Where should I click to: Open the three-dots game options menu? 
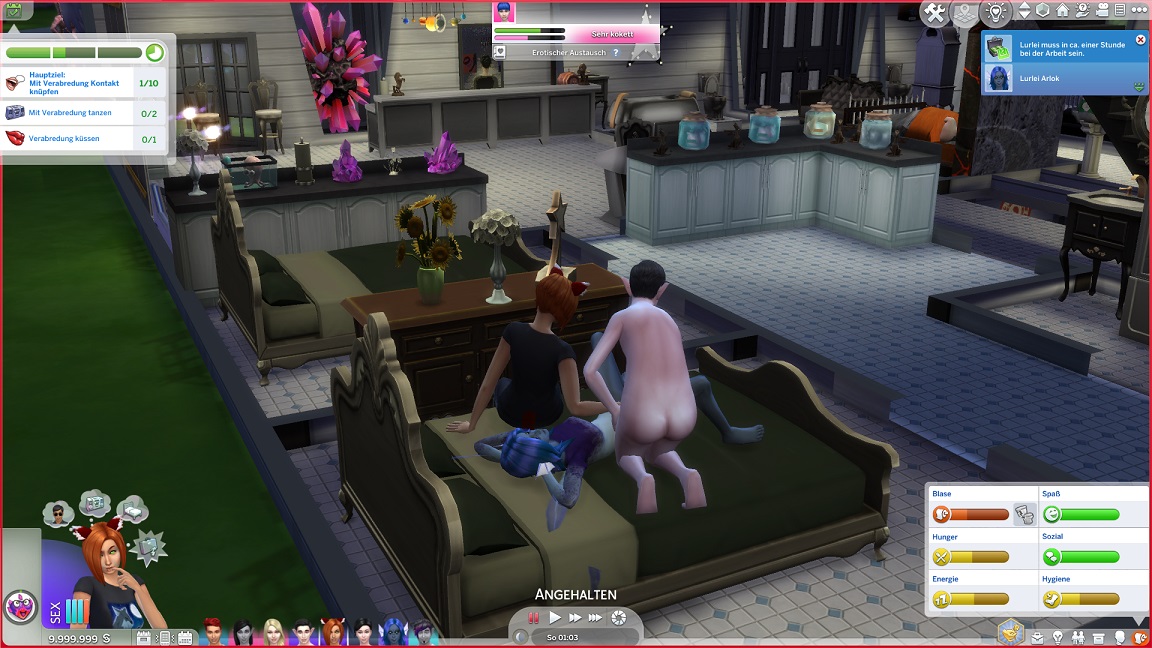click(1136, 11)
